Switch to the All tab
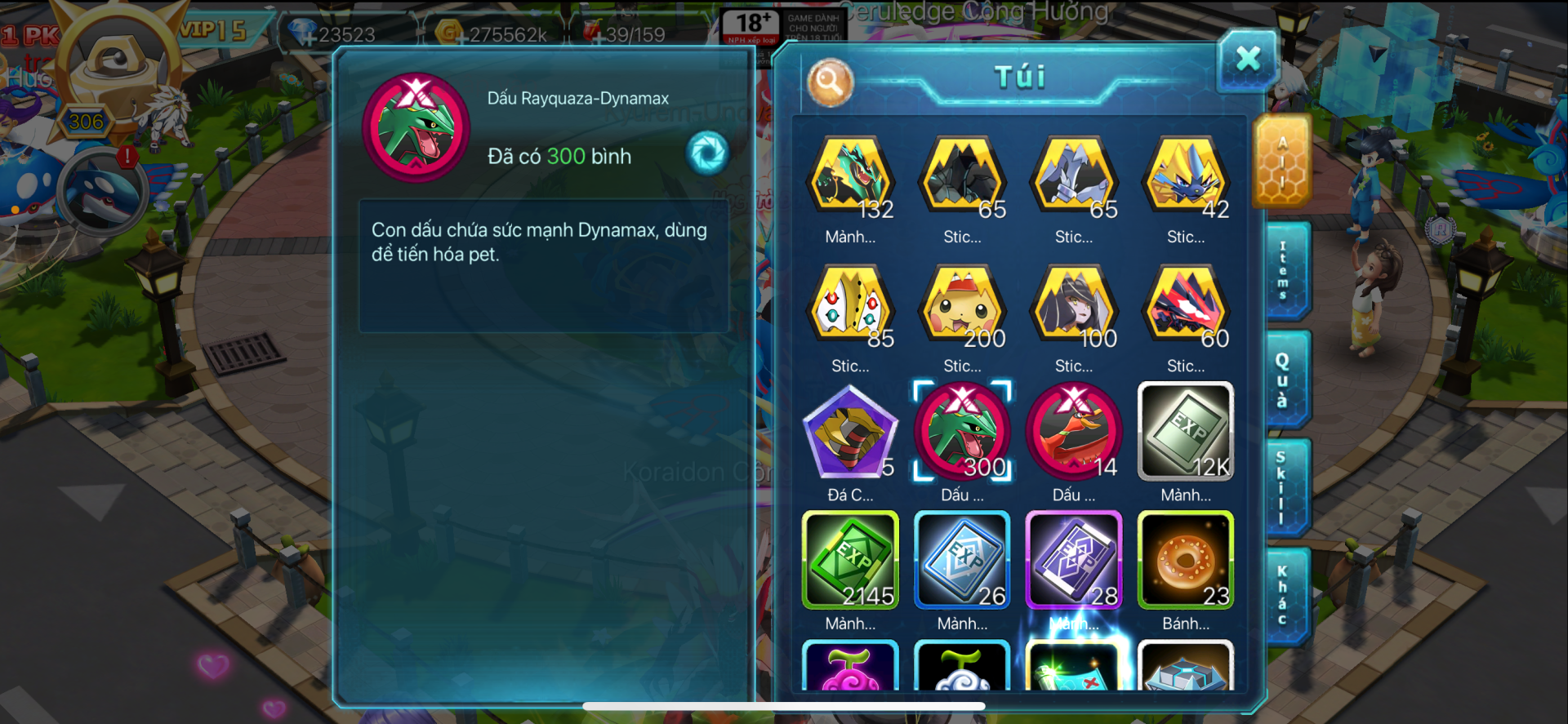 pyautogui.click(x=1281, y=162)
